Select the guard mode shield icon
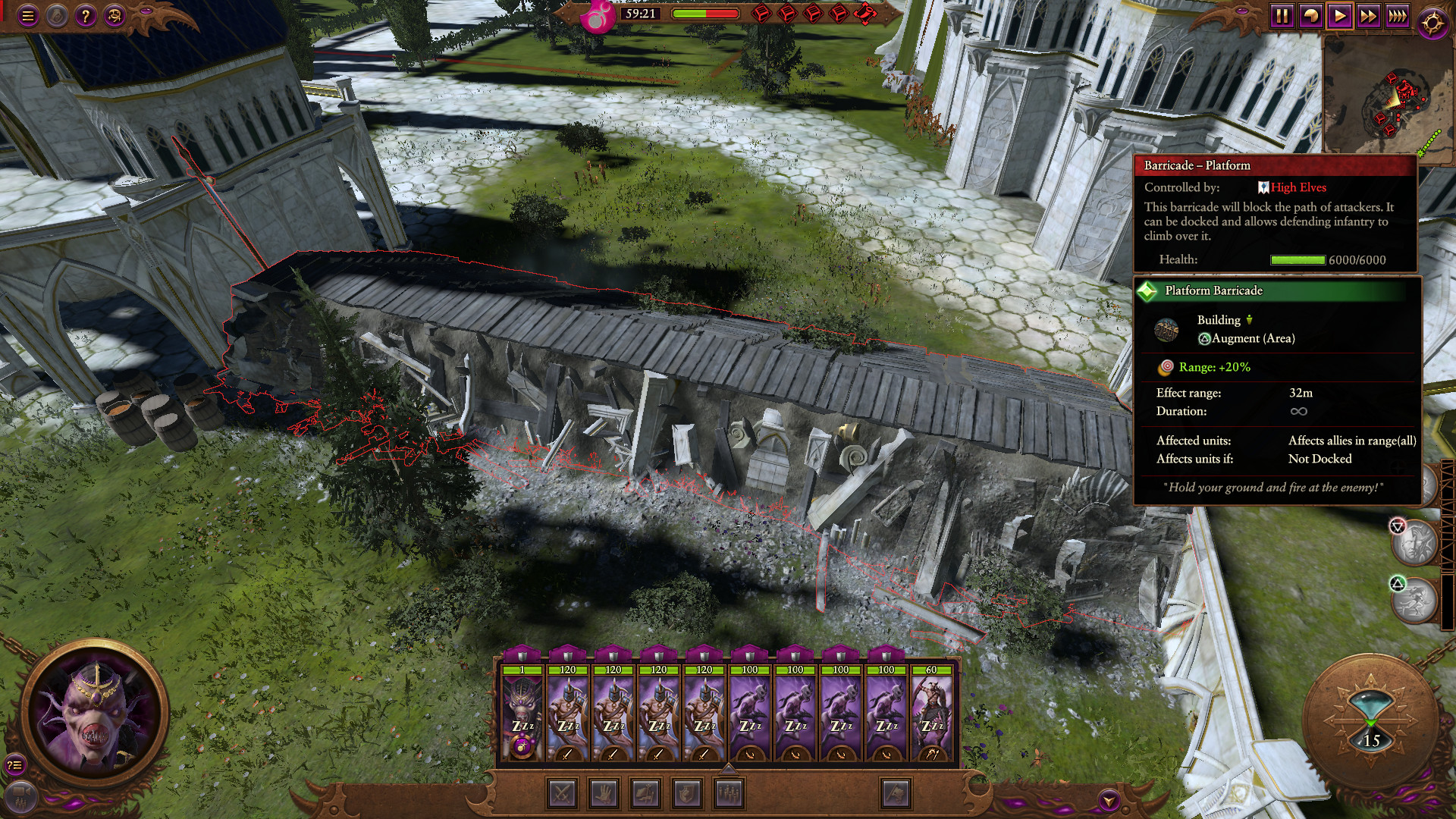Image resolution: width=1456 pixels, height=819 pixels. tap(688, 794)
